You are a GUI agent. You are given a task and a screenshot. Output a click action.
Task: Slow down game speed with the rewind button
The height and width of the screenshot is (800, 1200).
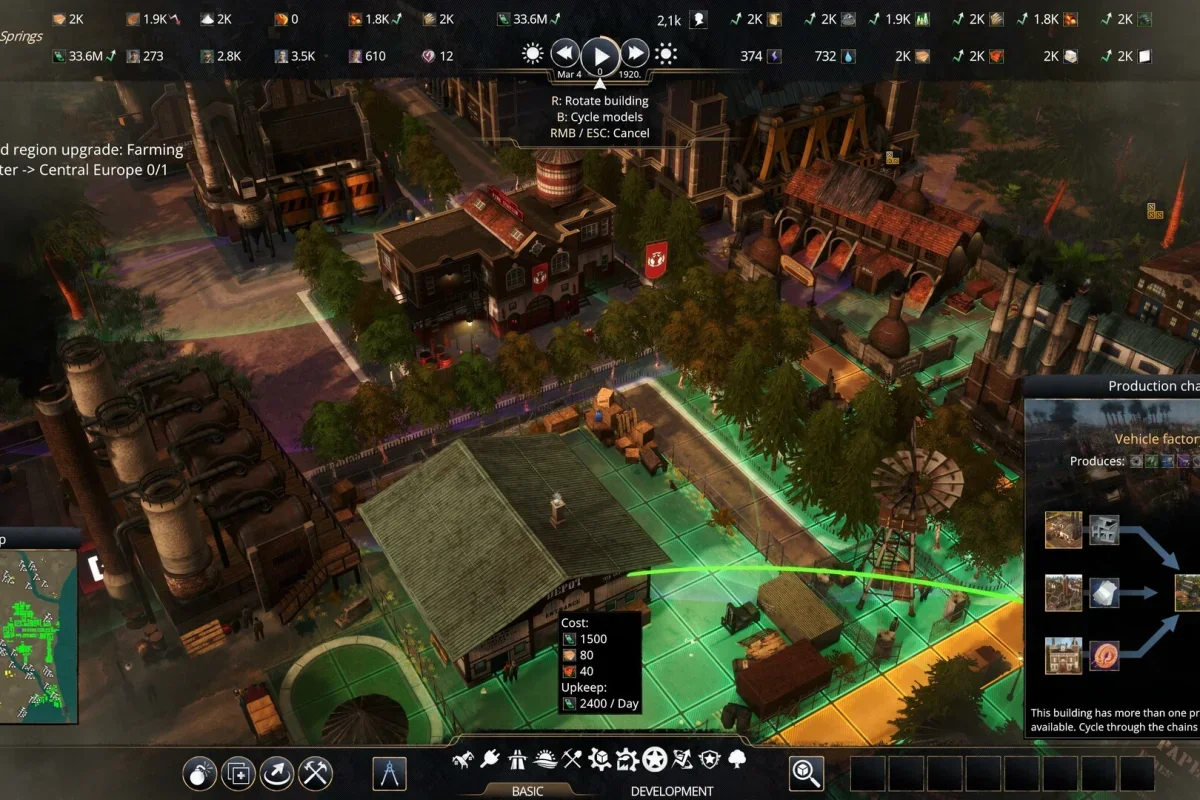565,54
